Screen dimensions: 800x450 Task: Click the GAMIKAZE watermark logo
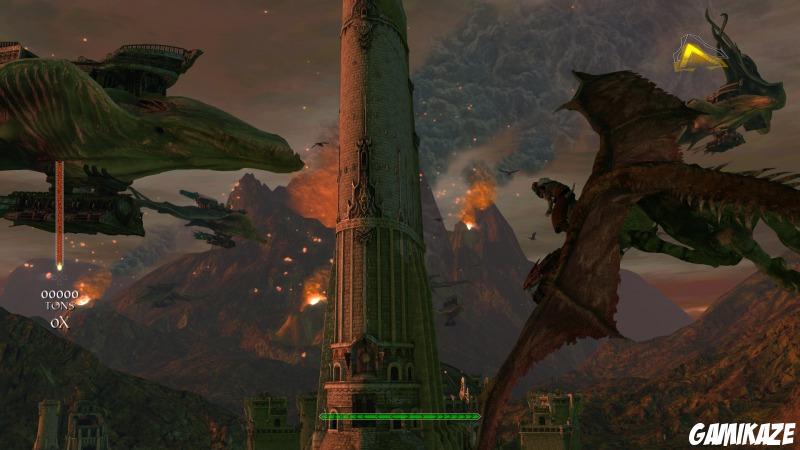pyautogui.click(x=742, y=433)
